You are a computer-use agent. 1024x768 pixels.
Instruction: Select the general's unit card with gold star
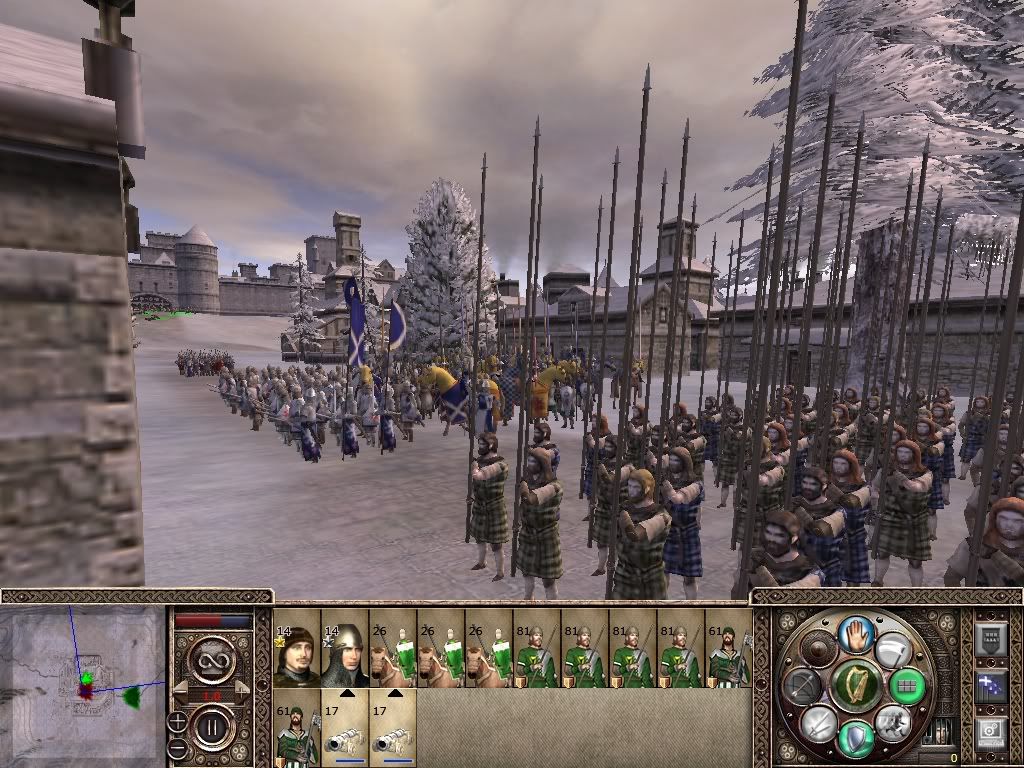click(x=296, y=648)
